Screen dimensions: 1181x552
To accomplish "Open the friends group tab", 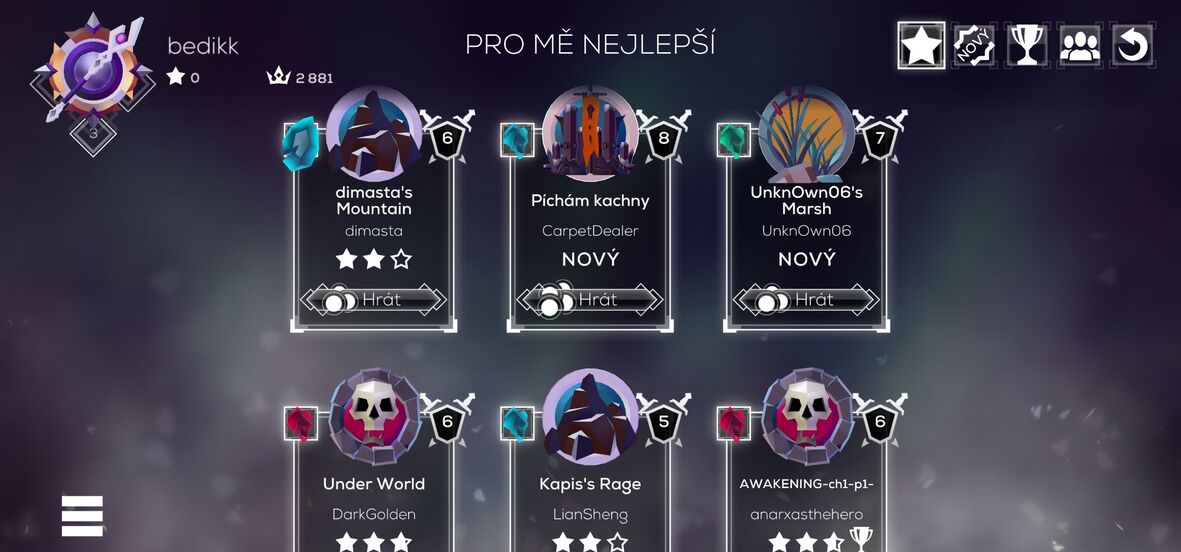I will pyautogui.click(x=1080, y=45).
